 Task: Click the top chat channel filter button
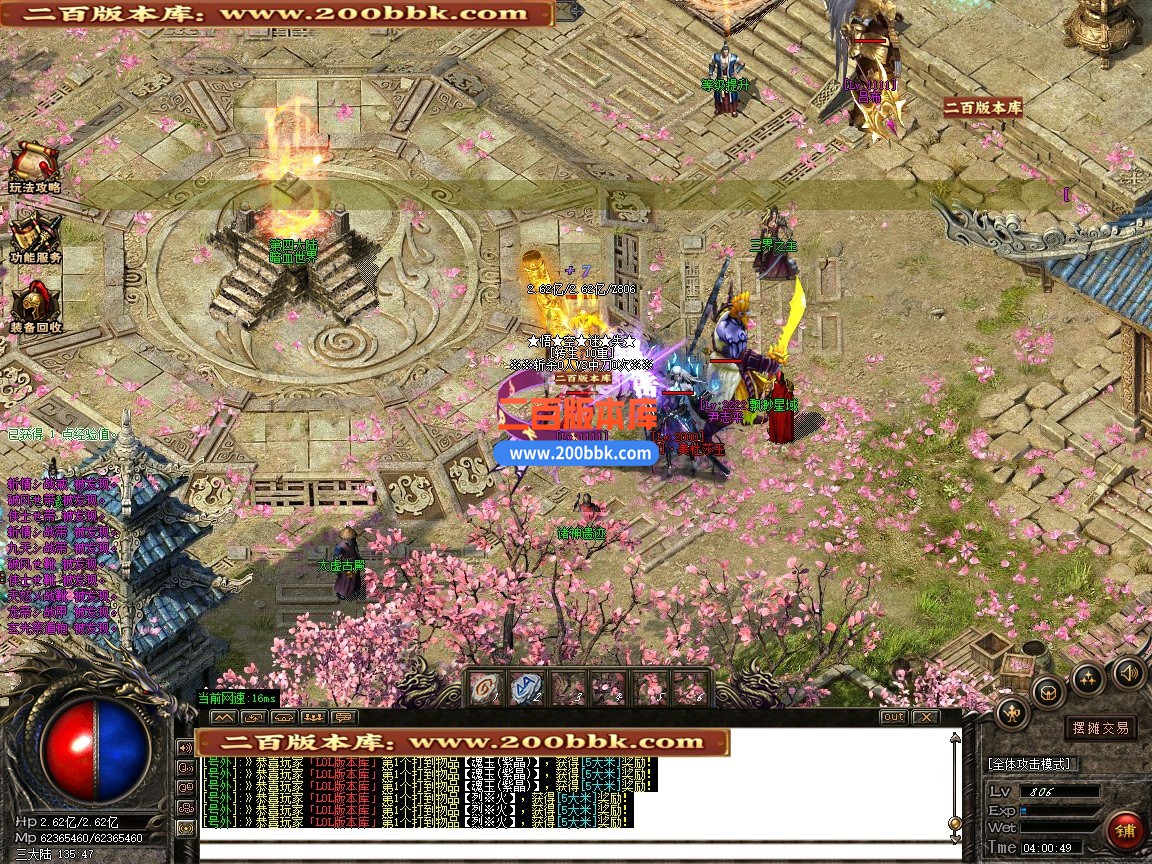click(185, 747)
